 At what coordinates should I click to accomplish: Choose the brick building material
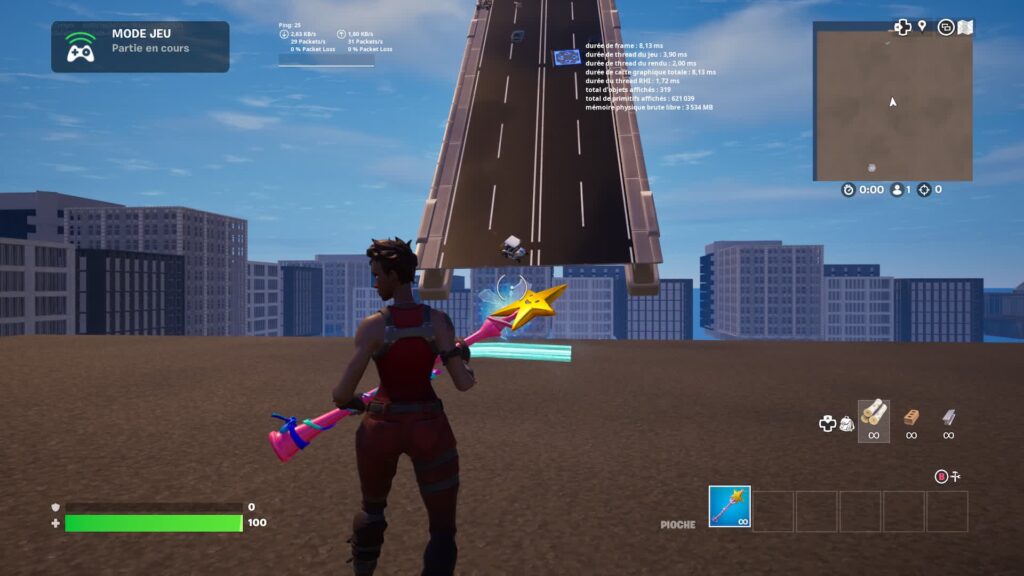tap(911, 417)
